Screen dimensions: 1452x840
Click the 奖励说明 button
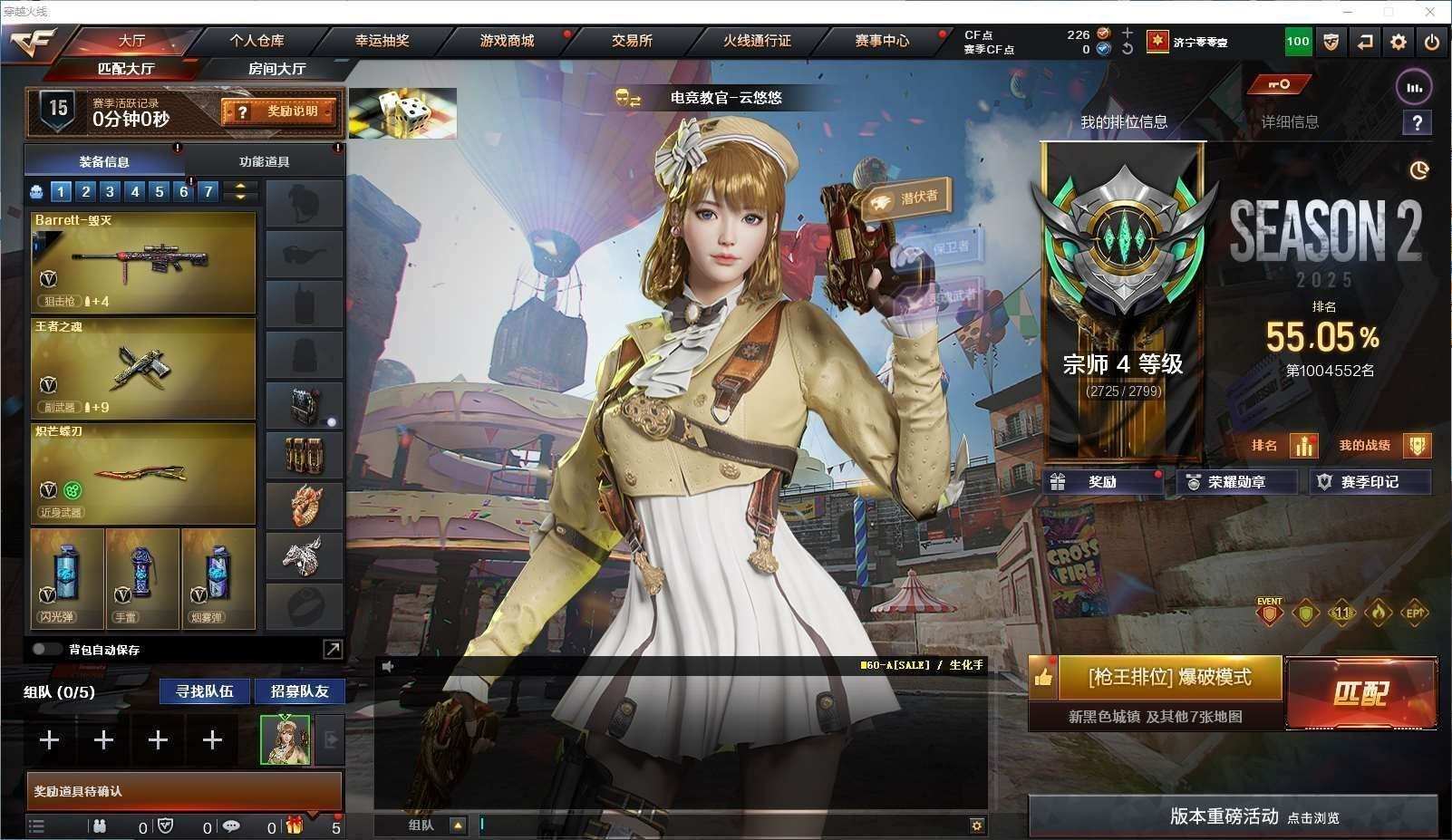(280, 111)
